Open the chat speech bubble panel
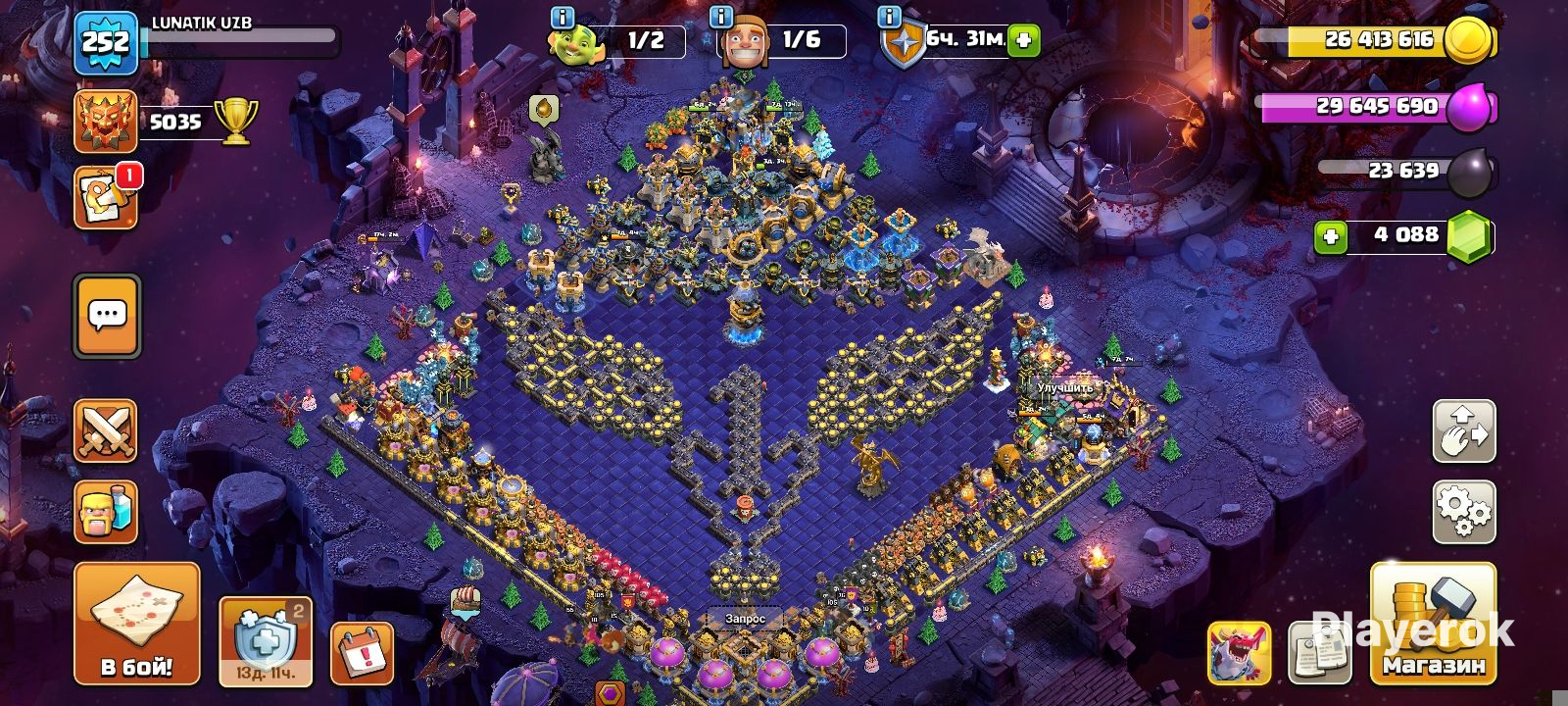 point(107,316)
